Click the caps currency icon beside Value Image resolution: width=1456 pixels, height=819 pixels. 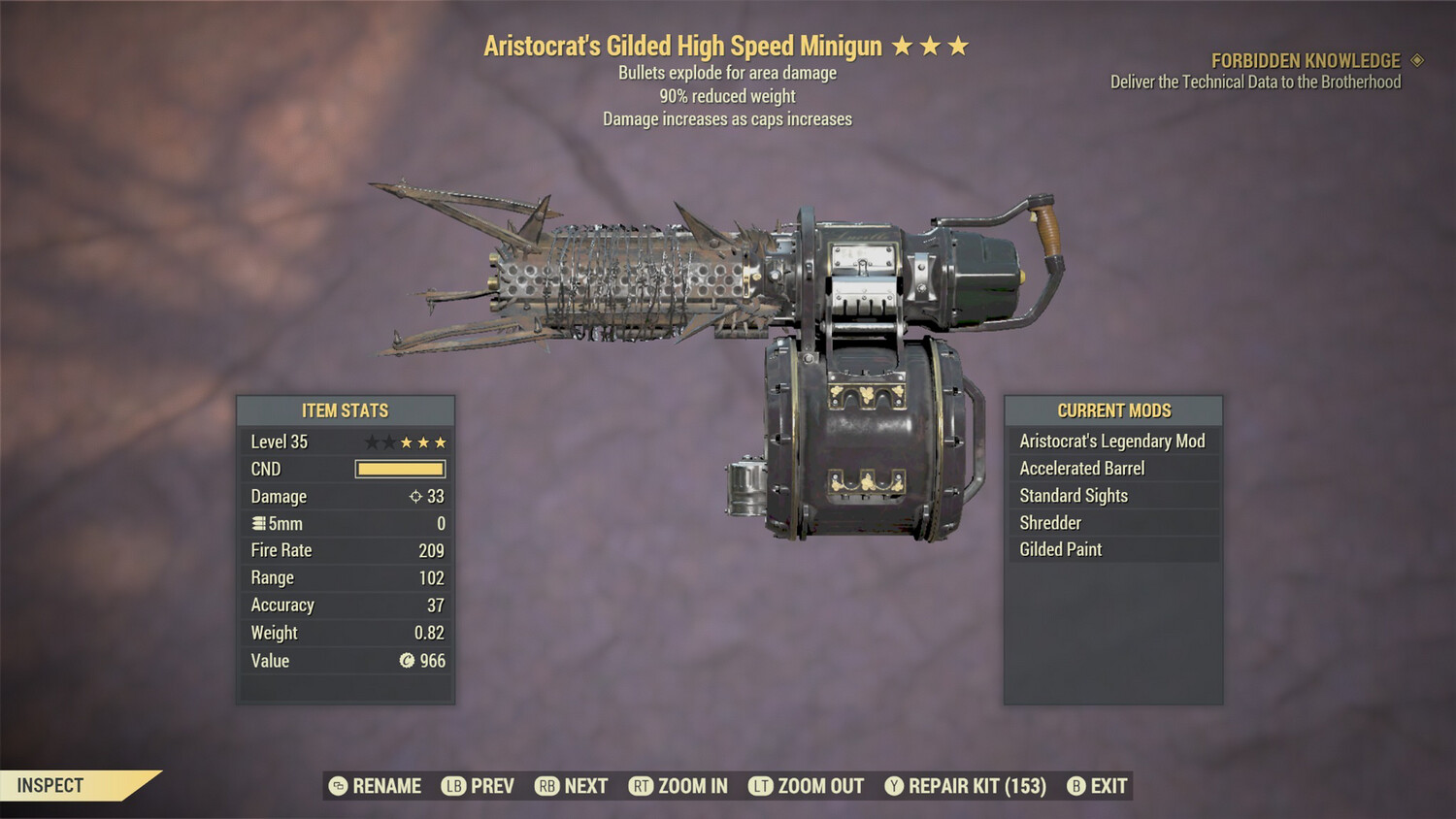[409, 661]
